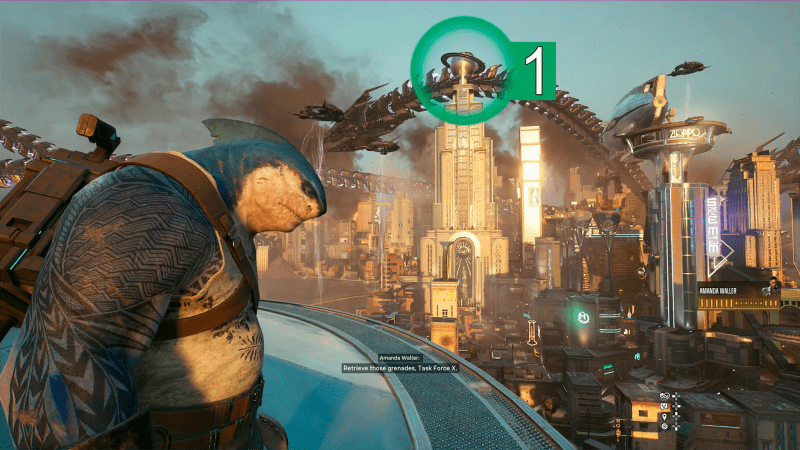Click Amanda Waller's portrait thumbnail
800x450 pixels.
(x=772, y=287)
